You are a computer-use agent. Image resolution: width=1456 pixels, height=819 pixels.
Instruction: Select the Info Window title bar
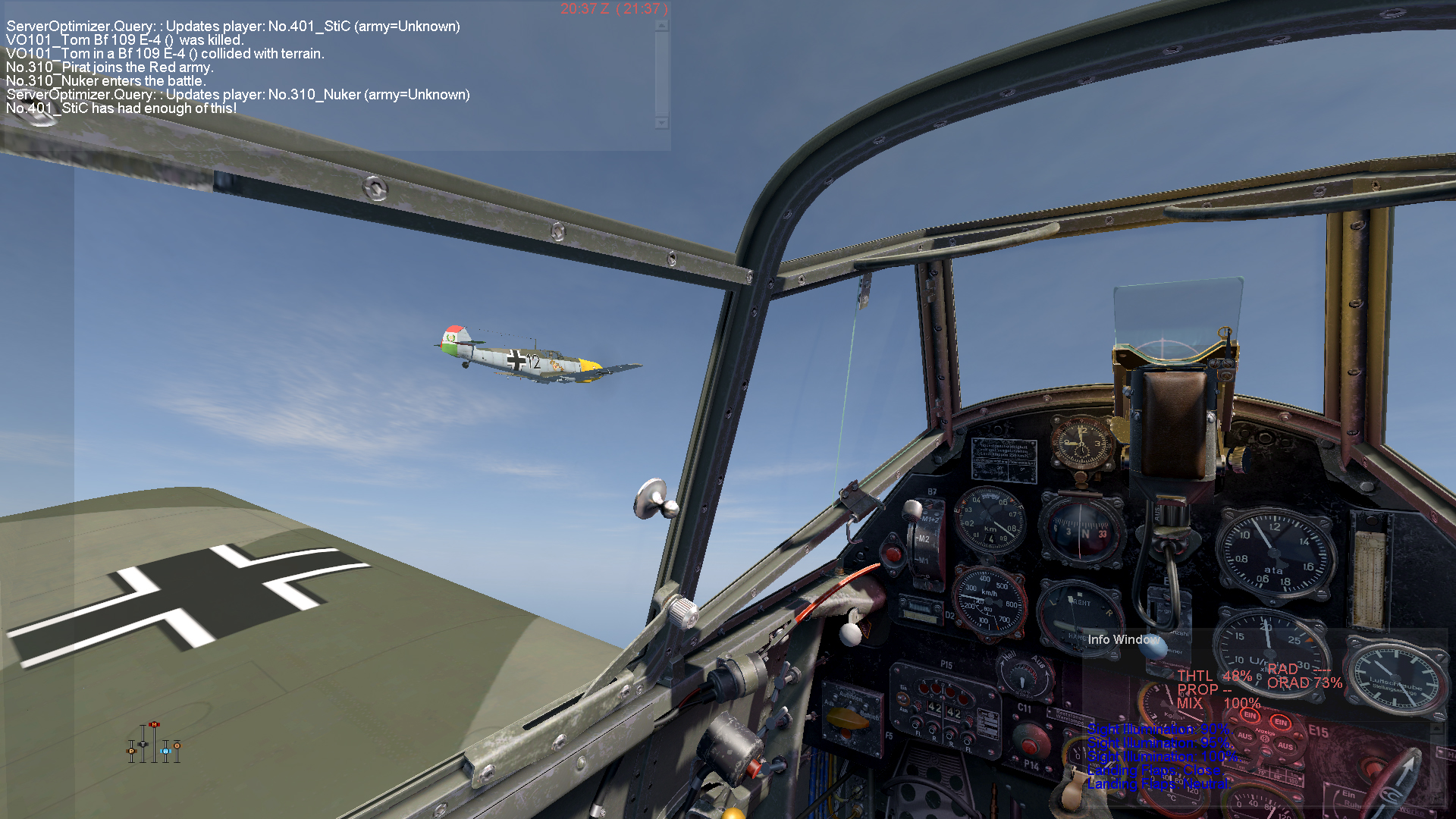[1123, 639]
